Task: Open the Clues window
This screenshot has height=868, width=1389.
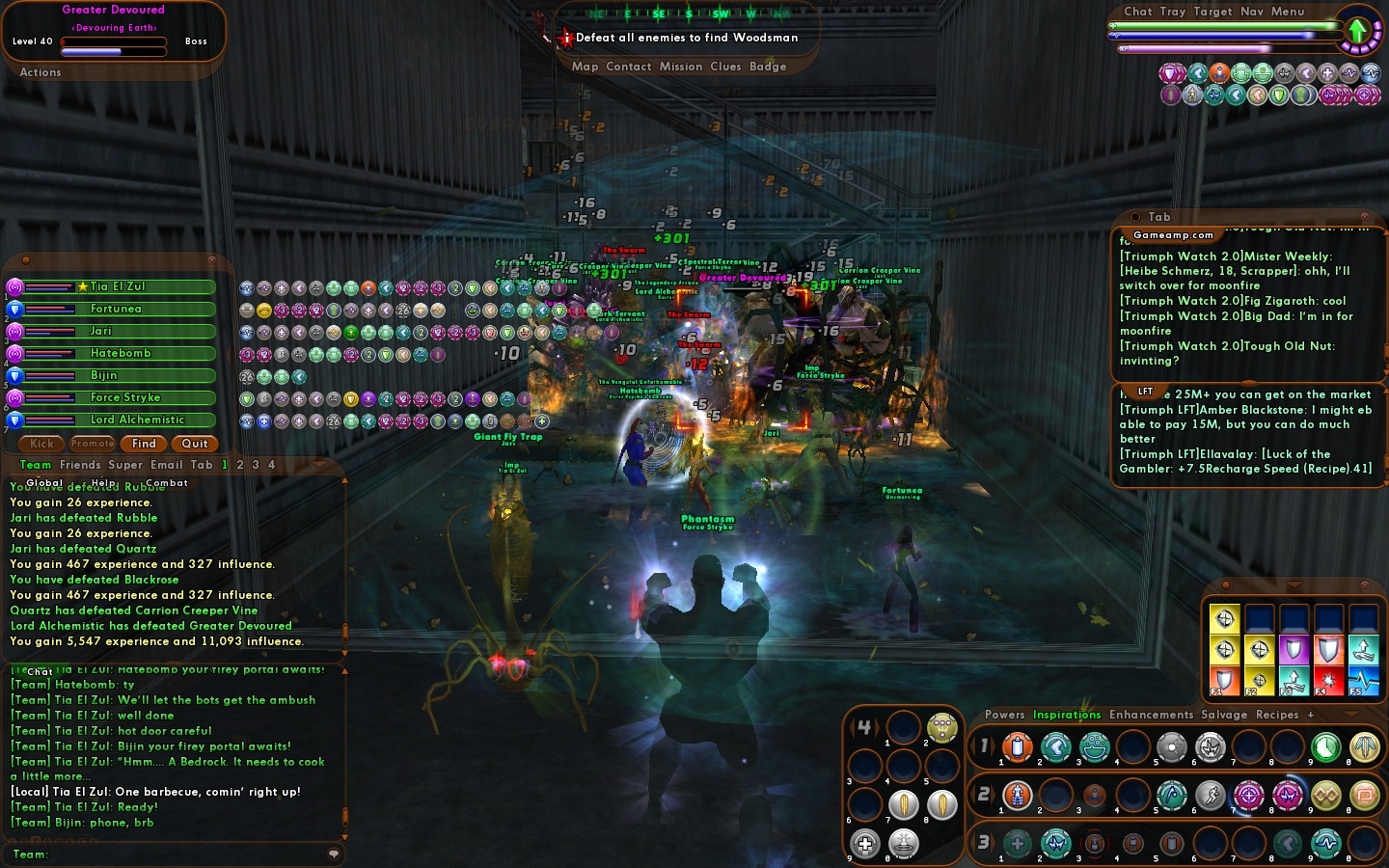Action: (725, 67)
